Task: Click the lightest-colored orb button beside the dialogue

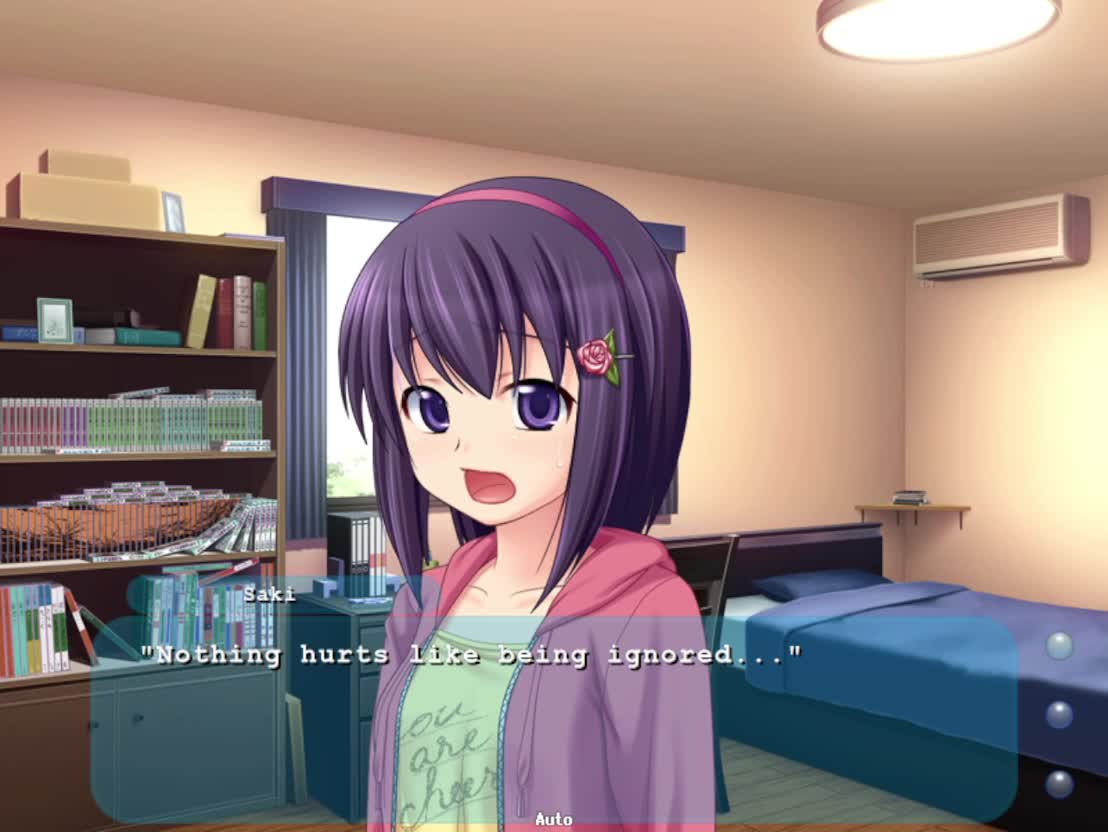Action: (x=1059, y=645)
